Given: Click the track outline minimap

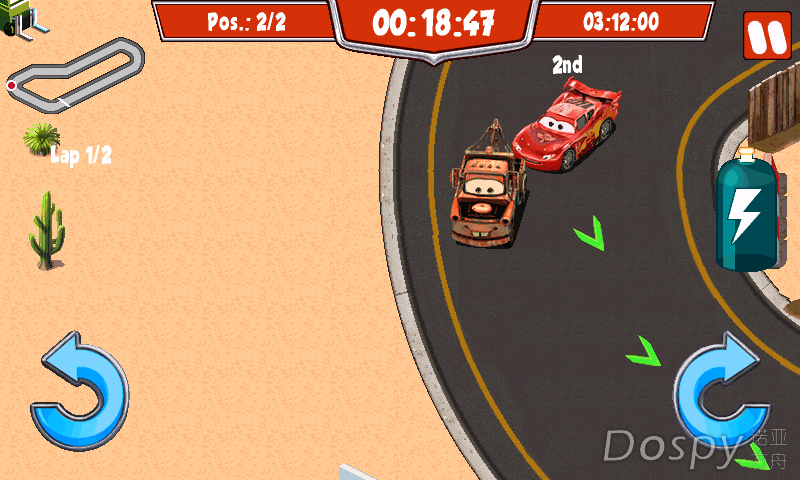Looking at the screenshot, I should point(74,75).
